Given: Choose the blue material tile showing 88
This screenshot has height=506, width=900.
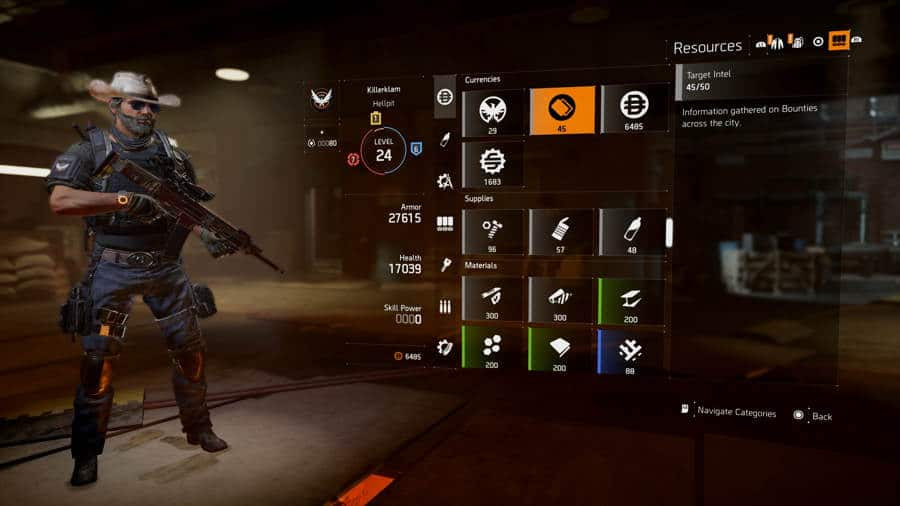Looking at the screenshot, I should (632, 351).
